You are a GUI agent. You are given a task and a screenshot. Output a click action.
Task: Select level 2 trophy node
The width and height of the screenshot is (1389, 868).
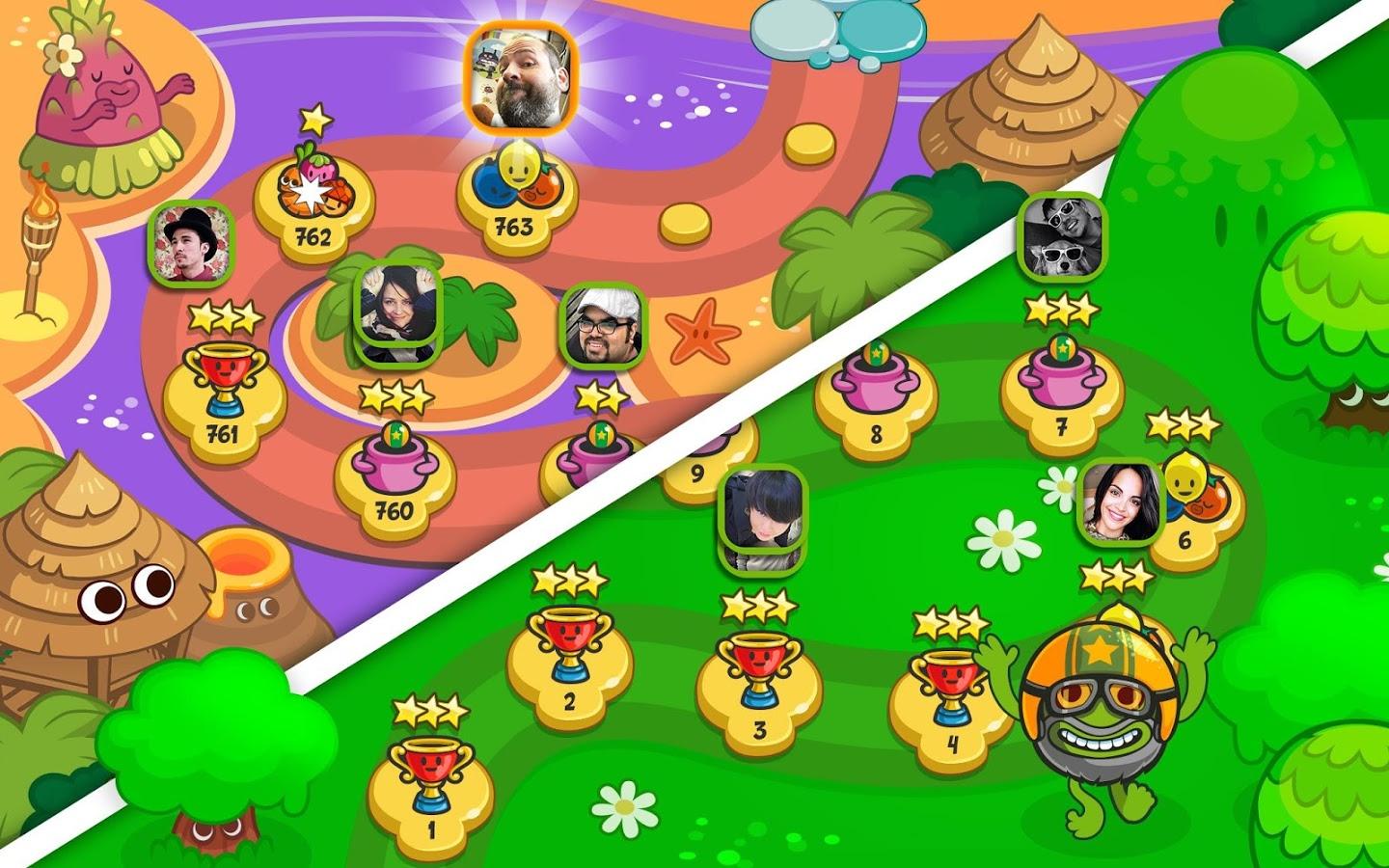569,665
